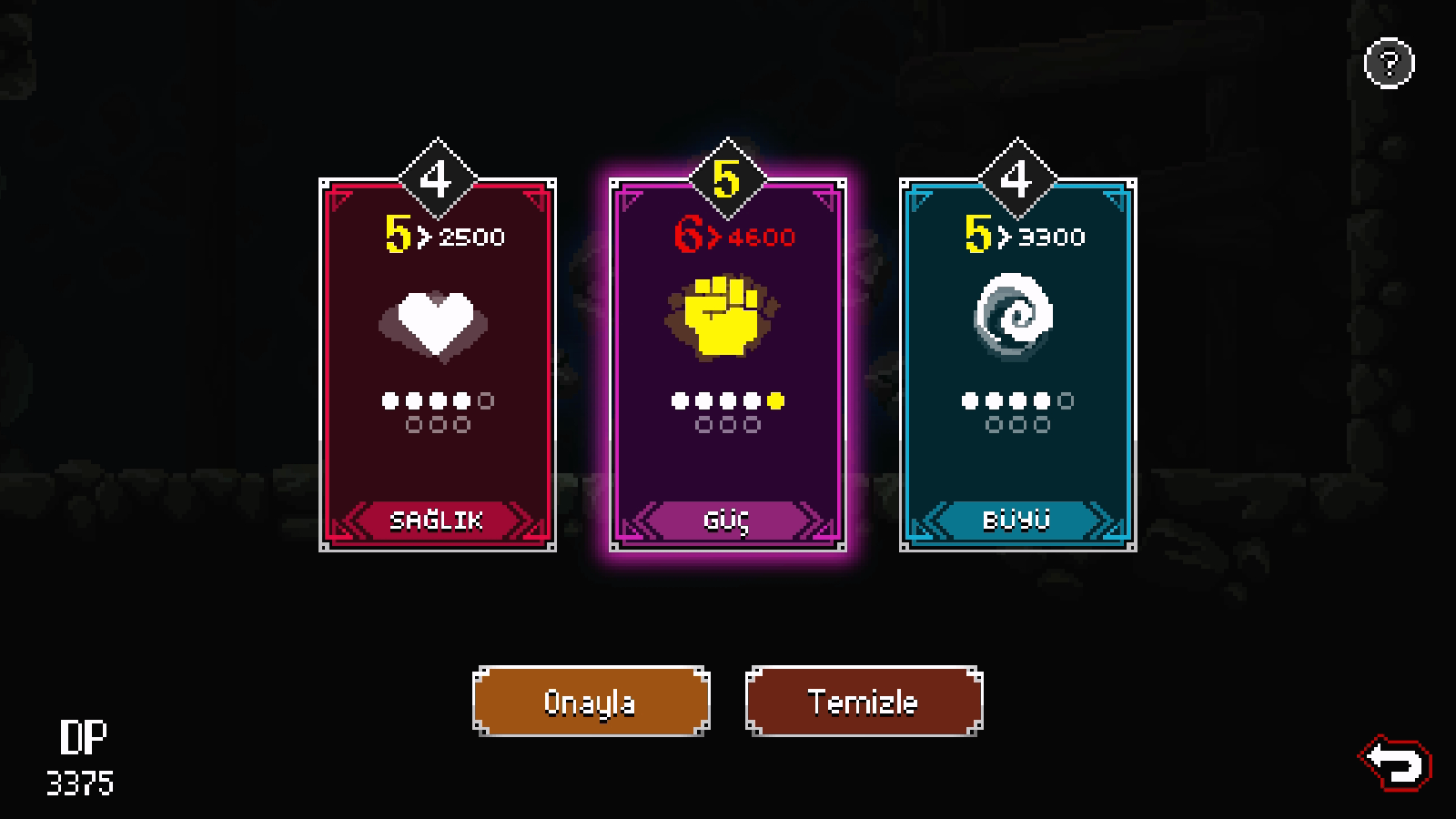Screen dimensions: 1456x819
Task: Open the question mark help
Action: point(1389,64)
